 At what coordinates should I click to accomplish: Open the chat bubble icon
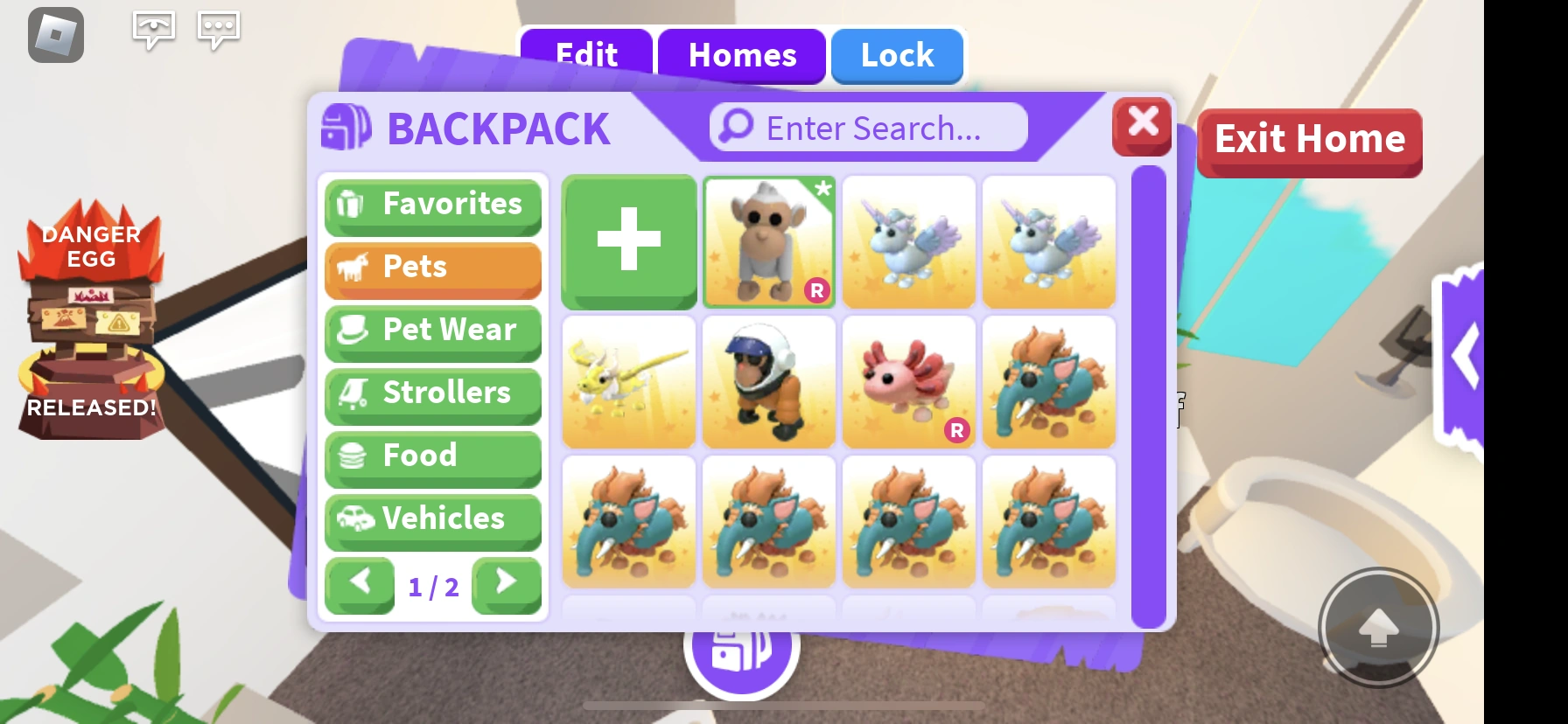pyautogui.click(x=154, y=29)
